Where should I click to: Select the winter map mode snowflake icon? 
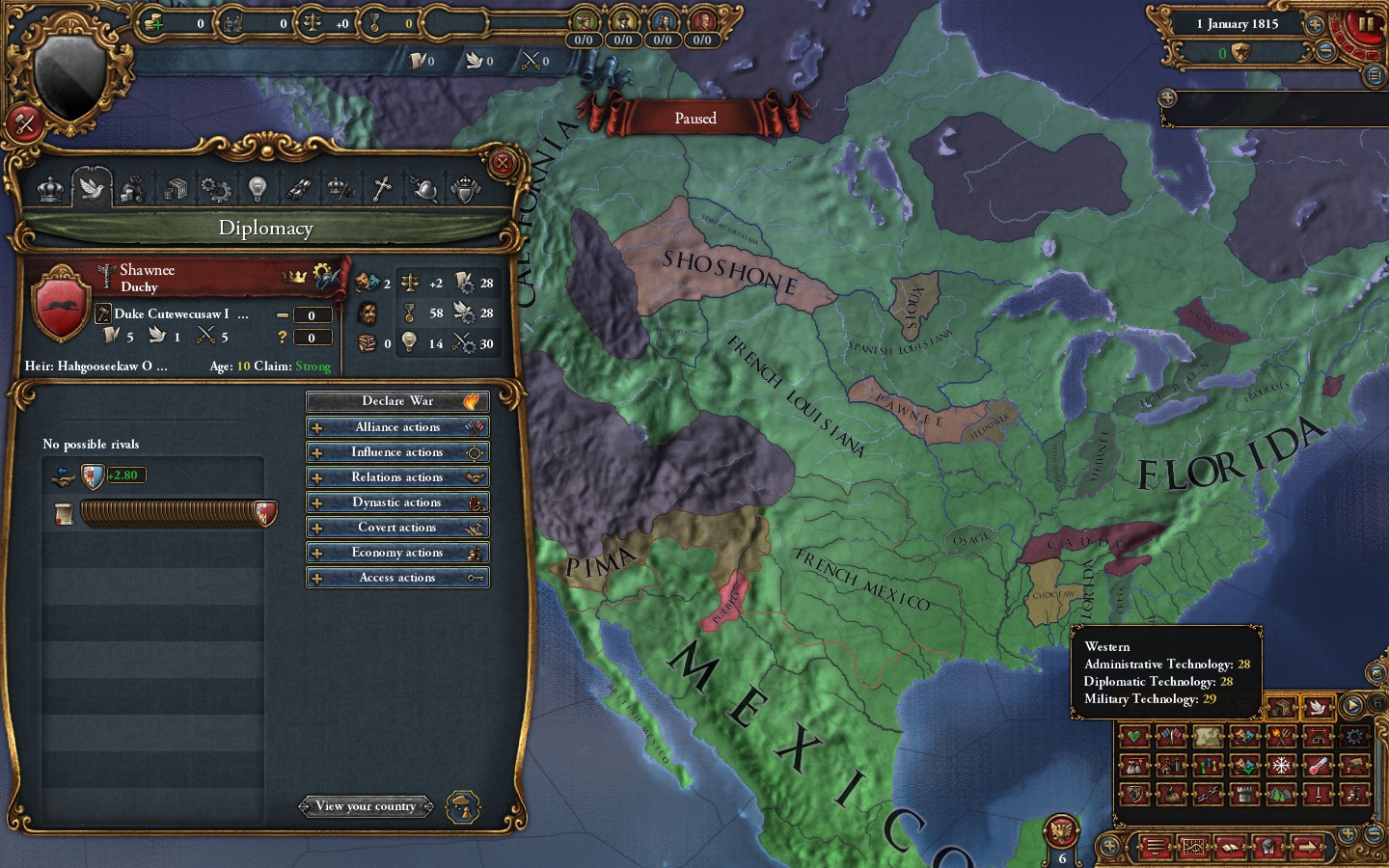[x=1281, y=765]
